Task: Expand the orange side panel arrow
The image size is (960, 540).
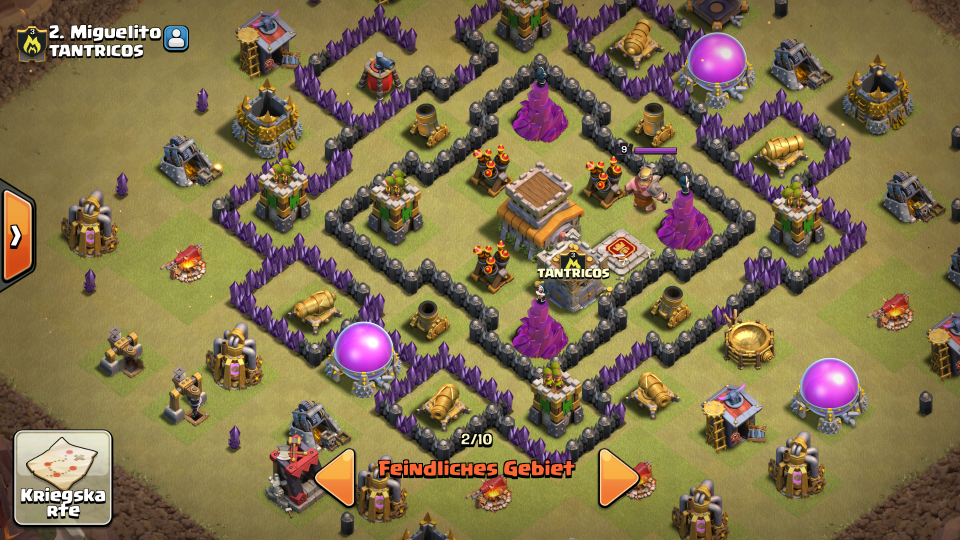Action: tap(17, 236)
